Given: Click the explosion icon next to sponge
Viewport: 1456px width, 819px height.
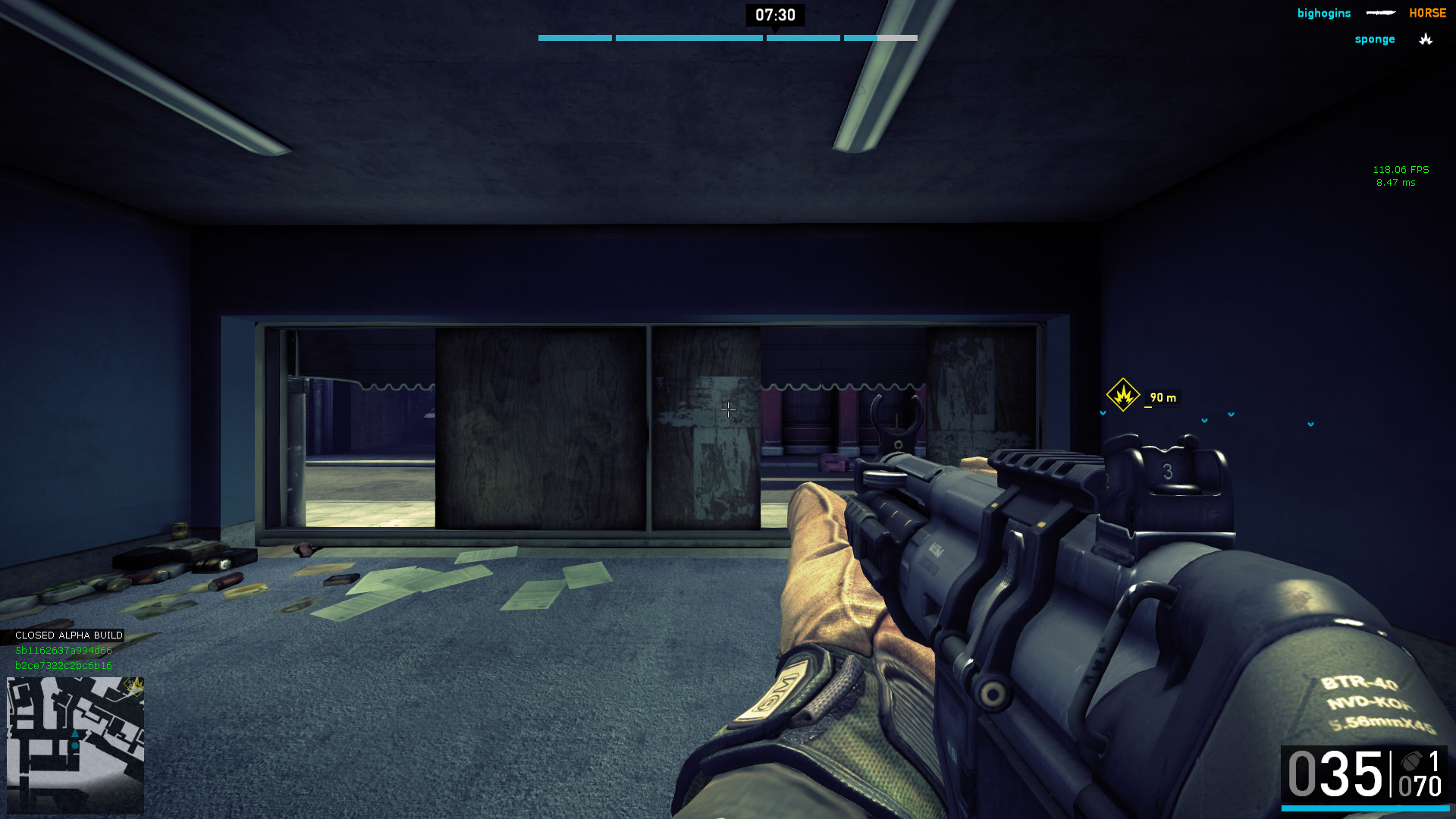Looking at the screenshot, I should click(x=1426, y=39).
